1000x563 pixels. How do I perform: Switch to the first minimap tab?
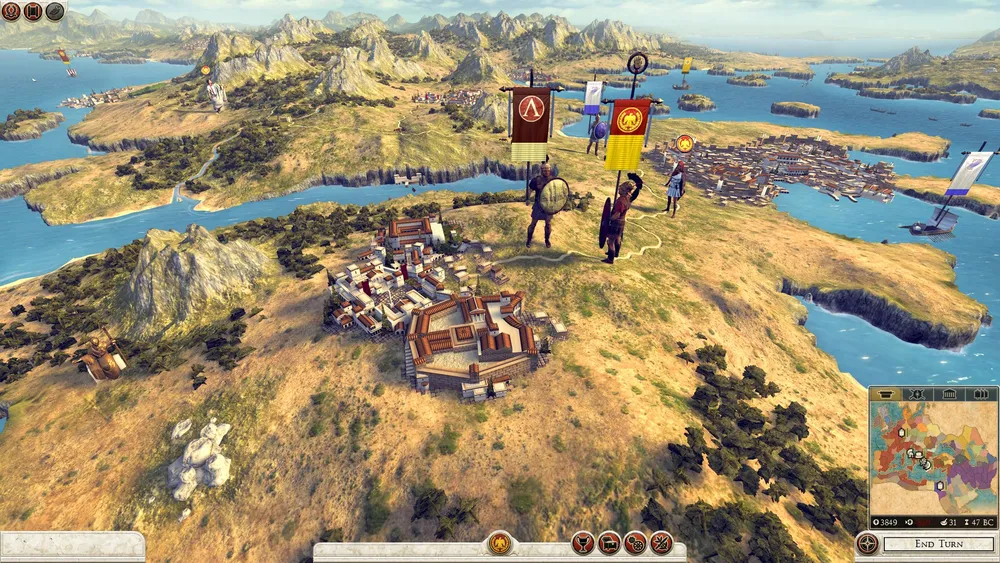click(885, 394)
